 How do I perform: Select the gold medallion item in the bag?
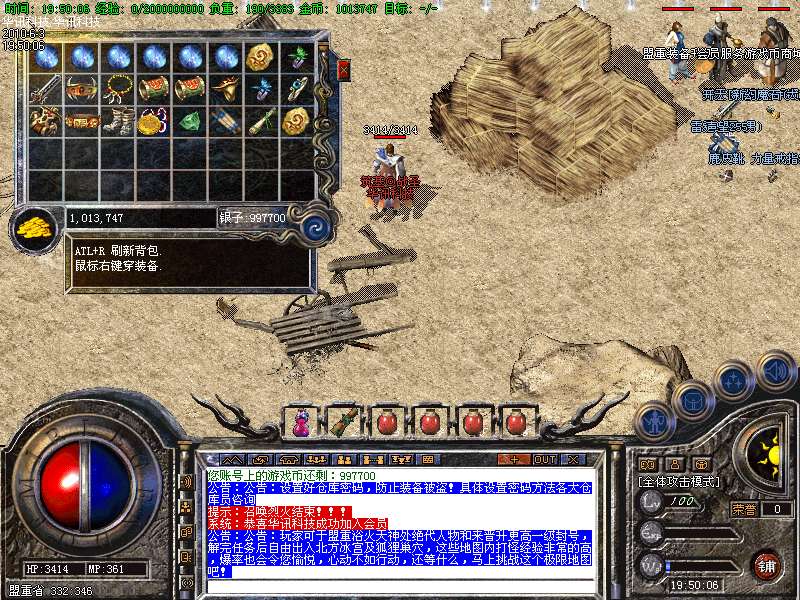coord(153,122)
